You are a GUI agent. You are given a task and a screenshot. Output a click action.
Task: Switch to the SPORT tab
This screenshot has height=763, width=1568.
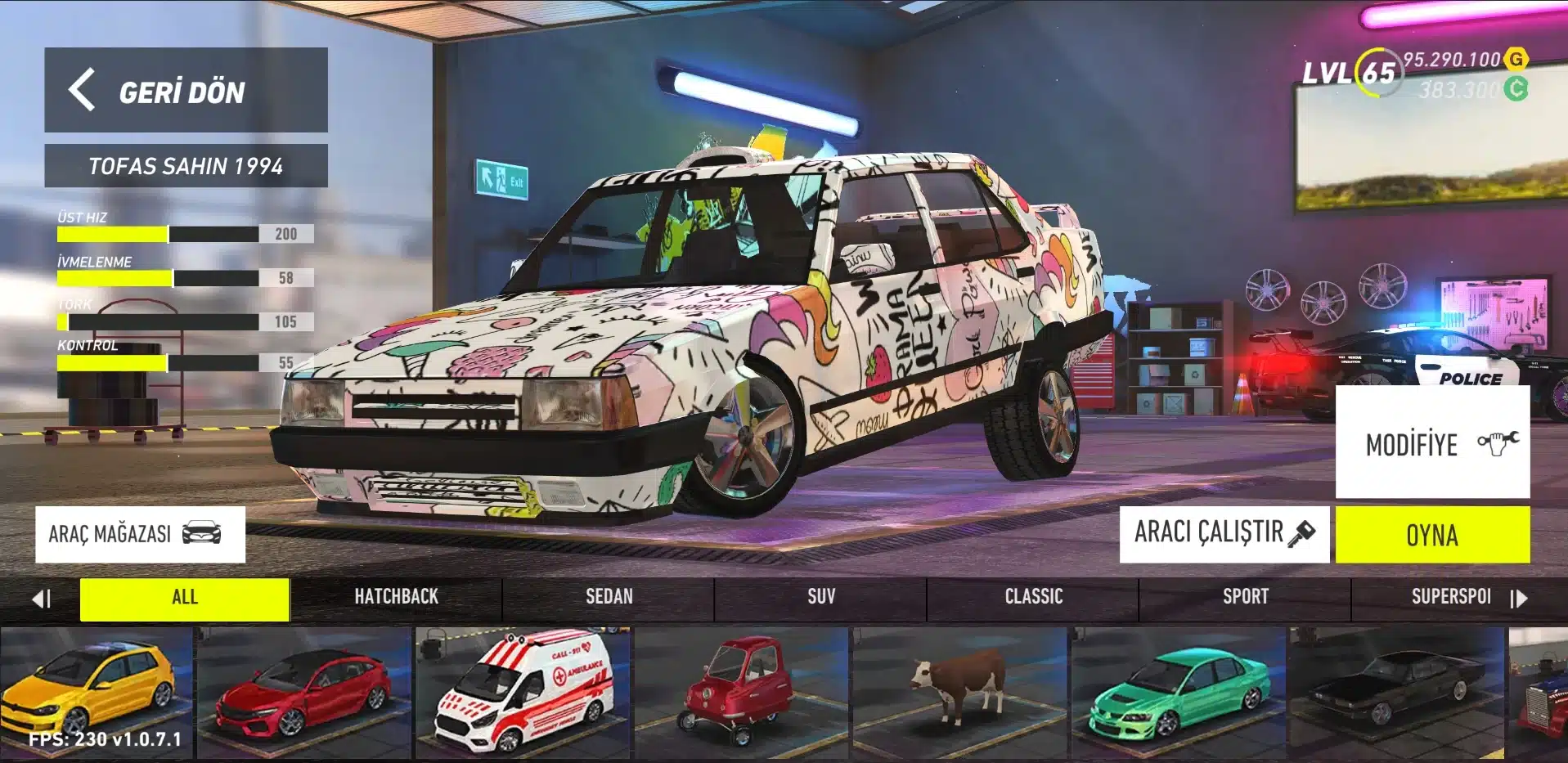tap(1245, 598)
